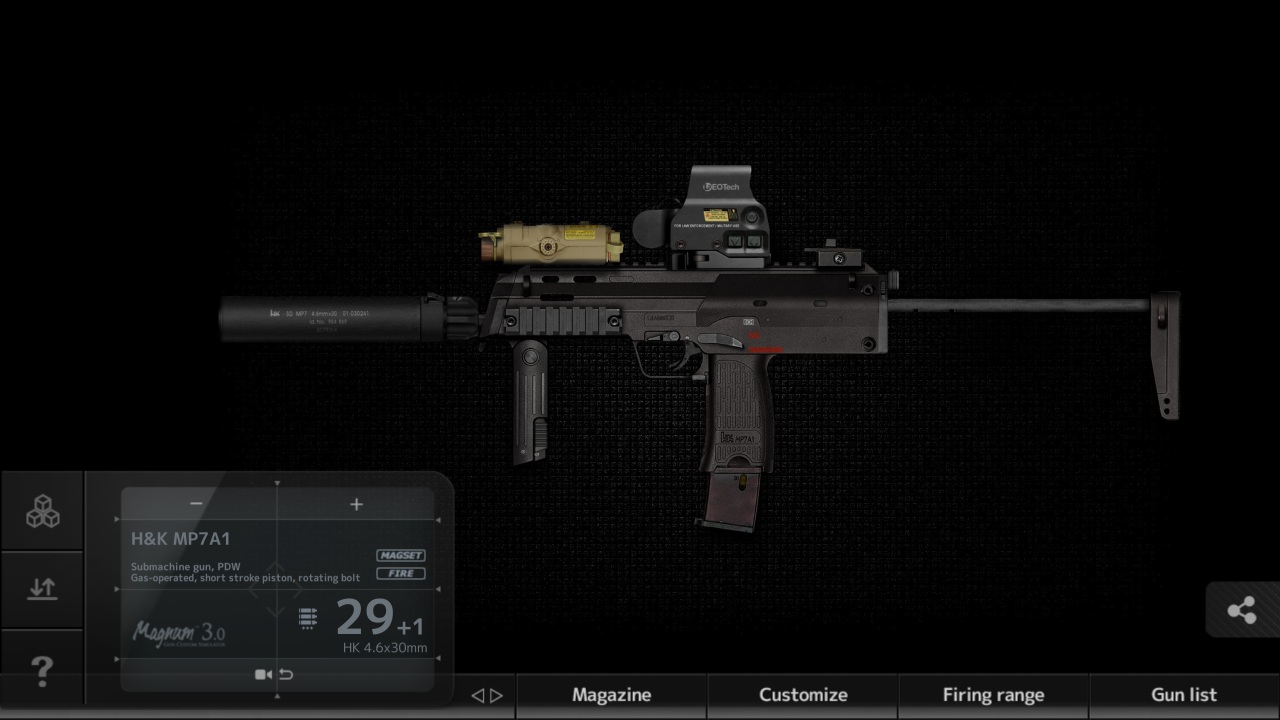Click the stacked cubes icon button
This screenshot has width=1280, height=720.
tap(42, 511)
